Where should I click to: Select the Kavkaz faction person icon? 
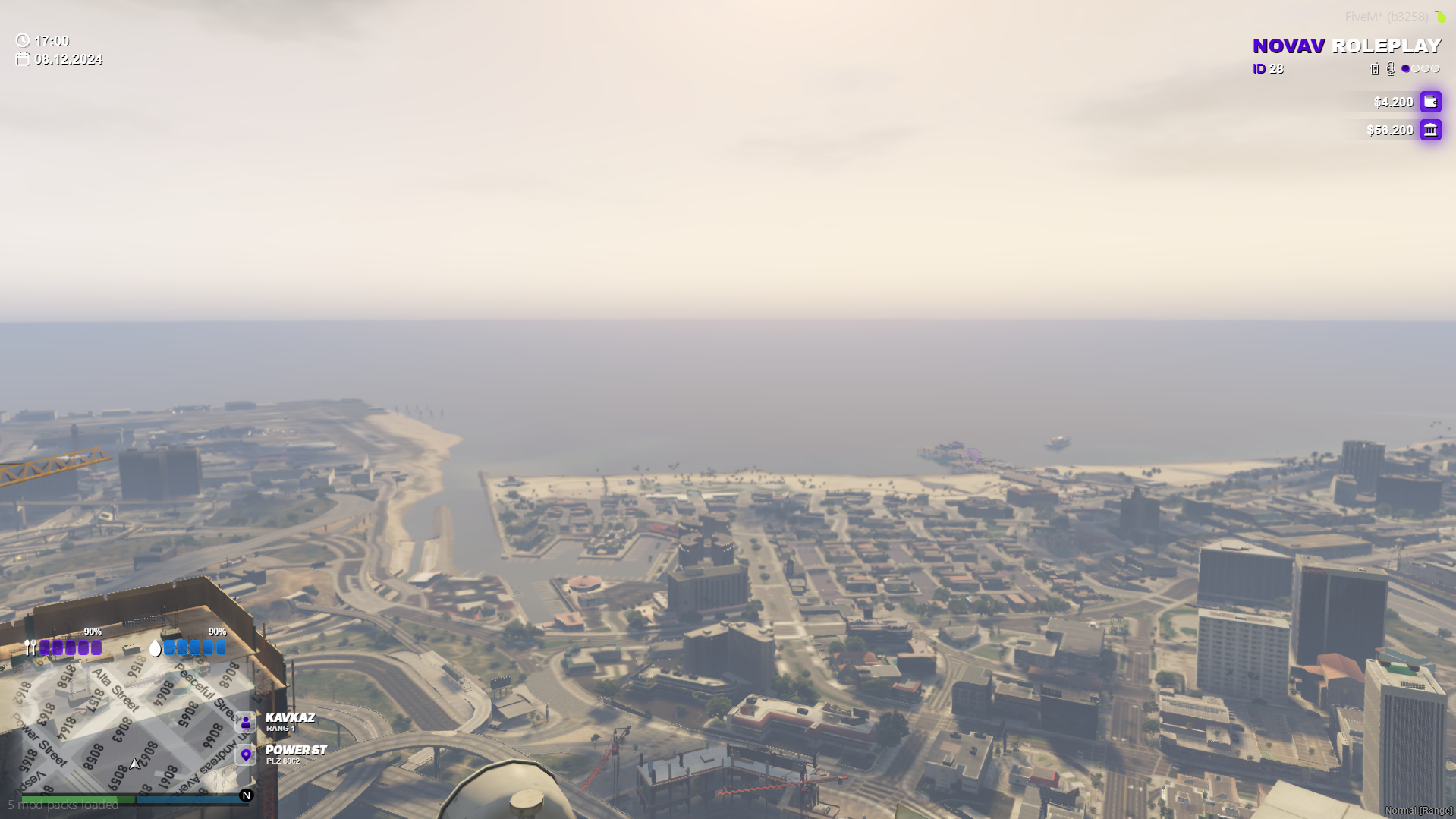pyautogui.click(x=246, y=722)
